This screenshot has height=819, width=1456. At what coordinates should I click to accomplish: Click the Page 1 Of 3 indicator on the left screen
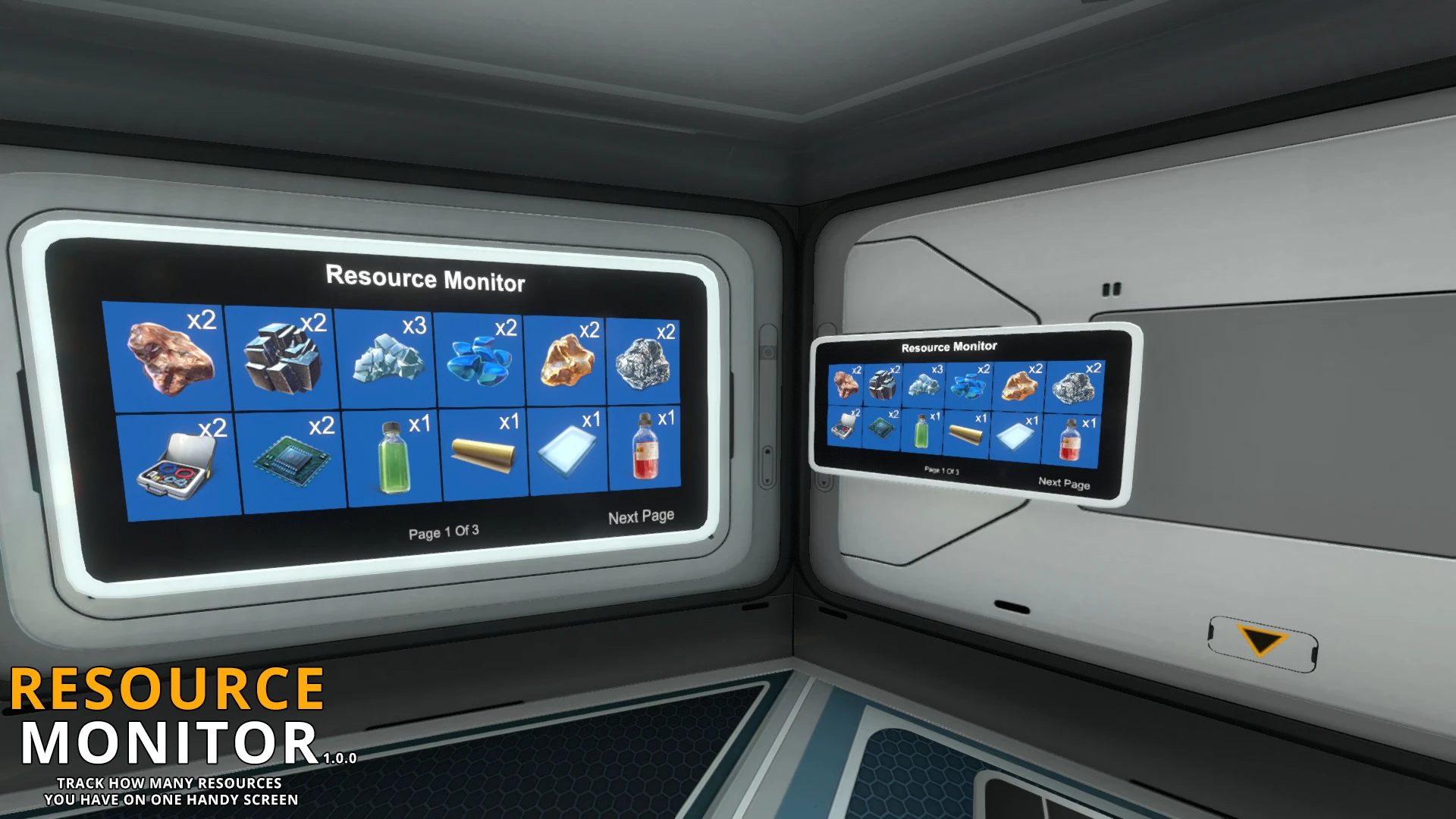[444, 533]
